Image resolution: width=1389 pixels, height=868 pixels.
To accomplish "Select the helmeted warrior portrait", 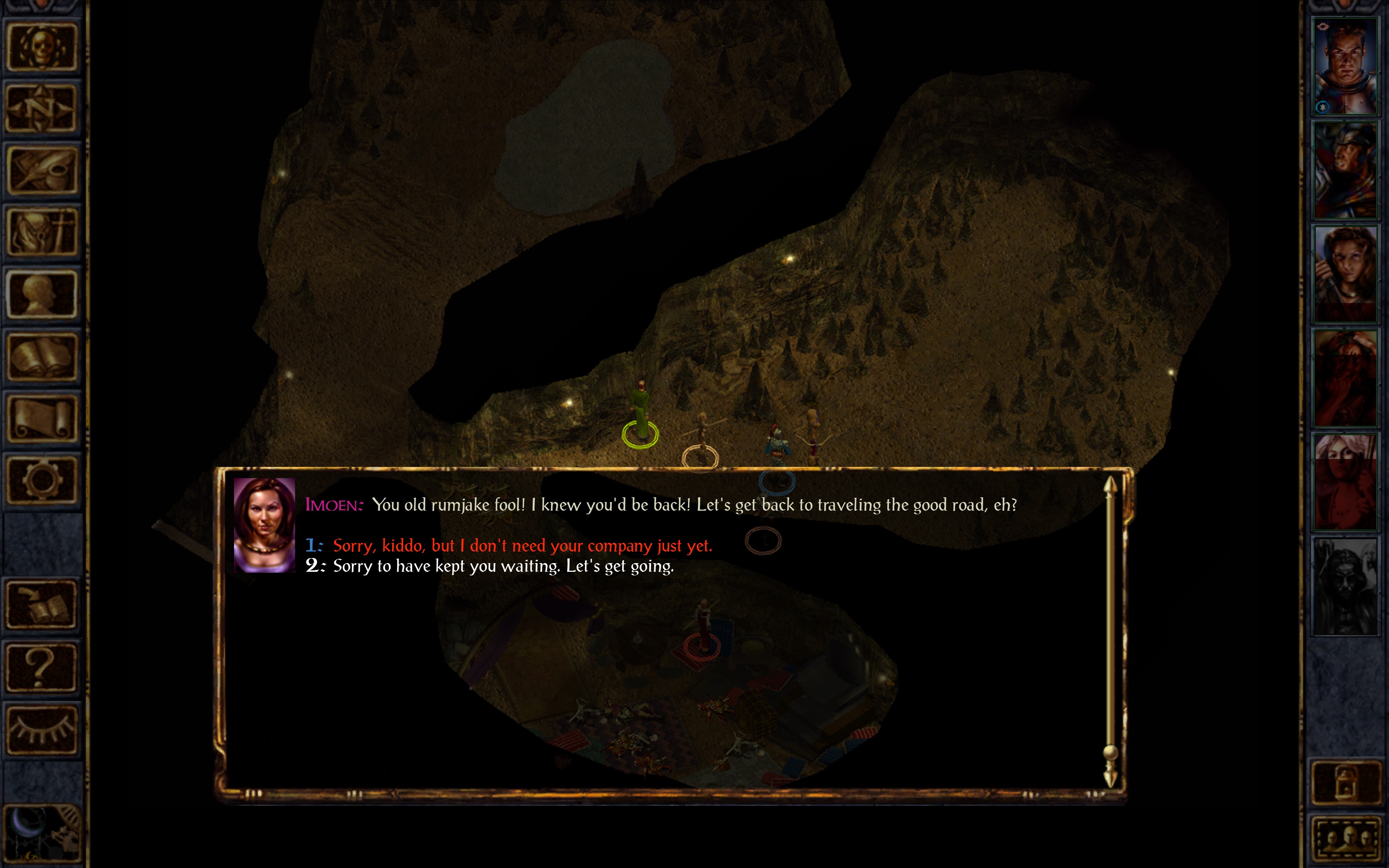I will tap(1345, 170).
